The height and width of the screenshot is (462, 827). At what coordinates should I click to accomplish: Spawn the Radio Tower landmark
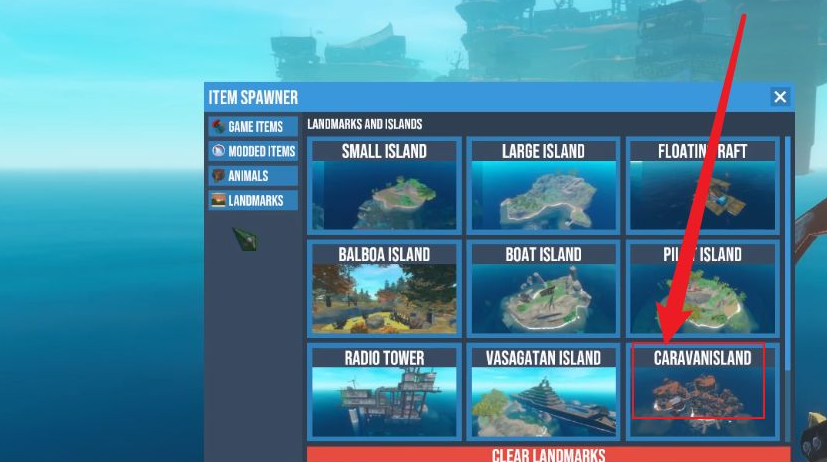tap(384, 390)
